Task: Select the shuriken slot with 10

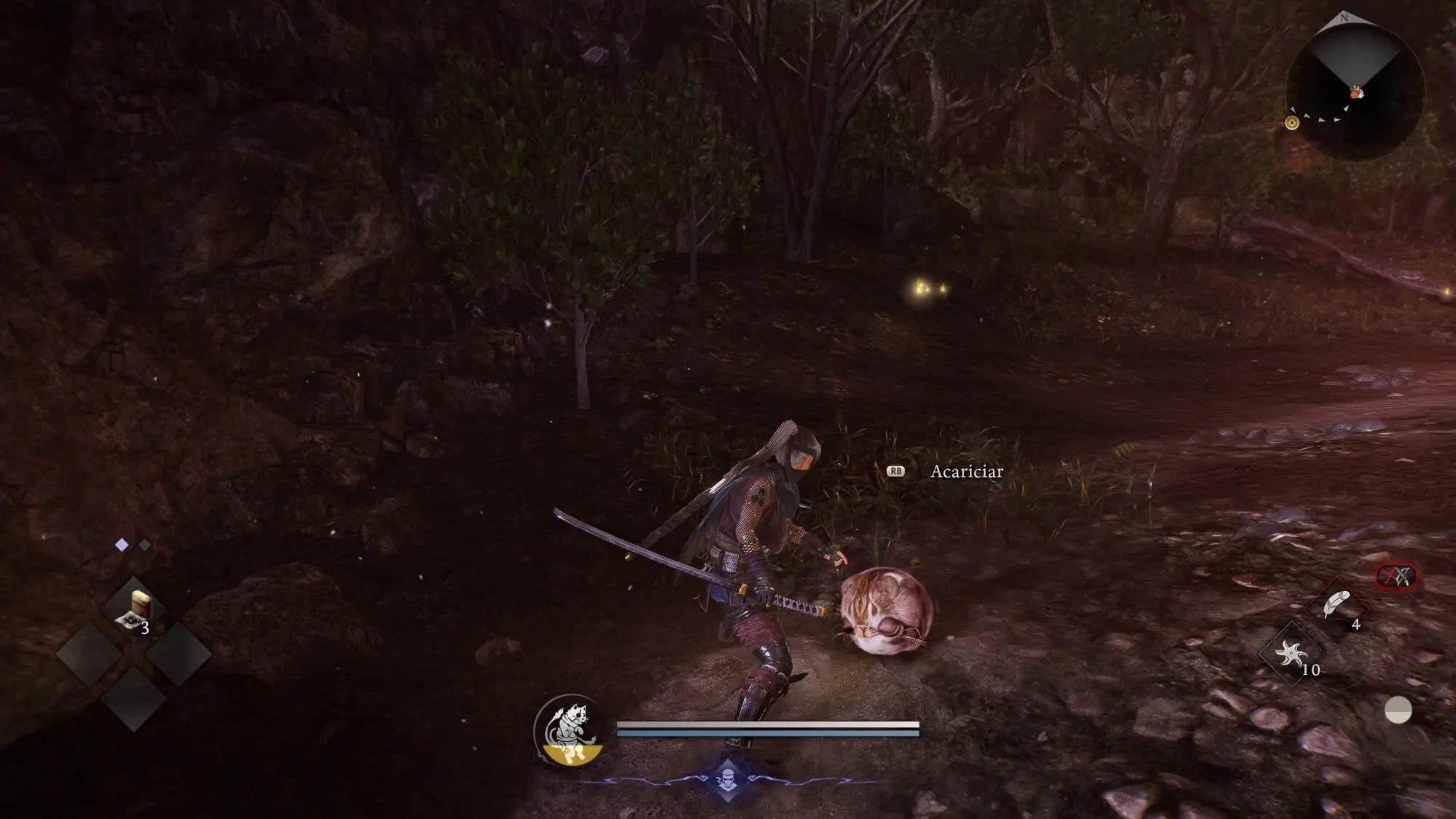Action: [x=1291, y=654]
